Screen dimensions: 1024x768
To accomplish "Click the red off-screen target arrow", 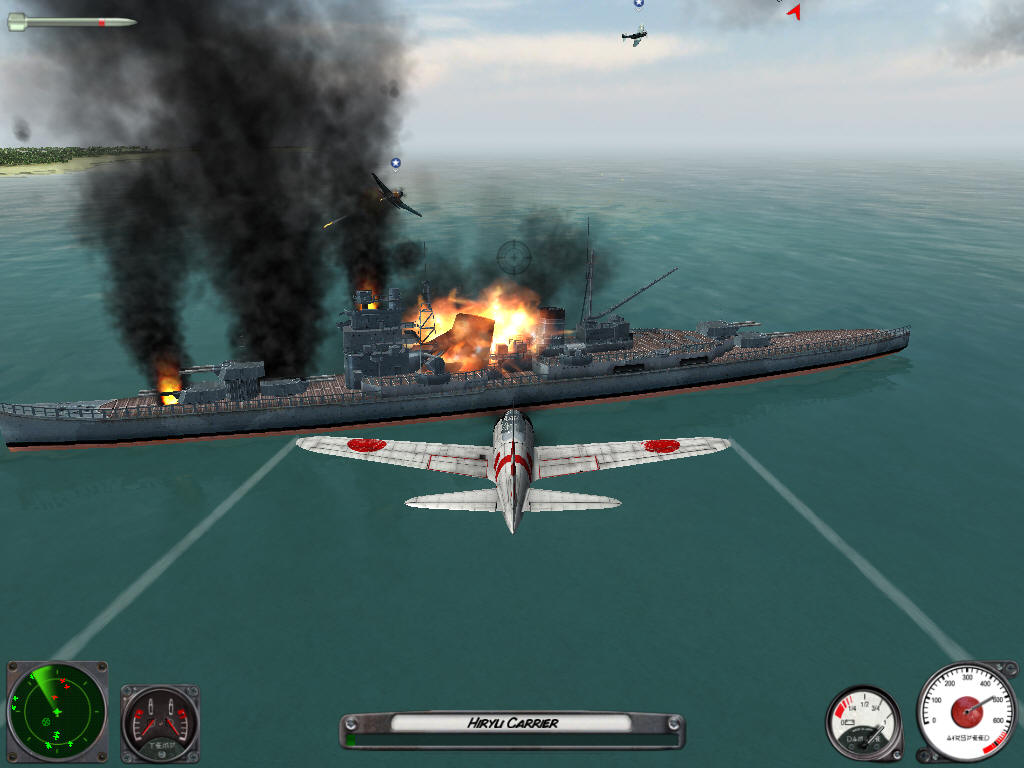I will (794, 12).
